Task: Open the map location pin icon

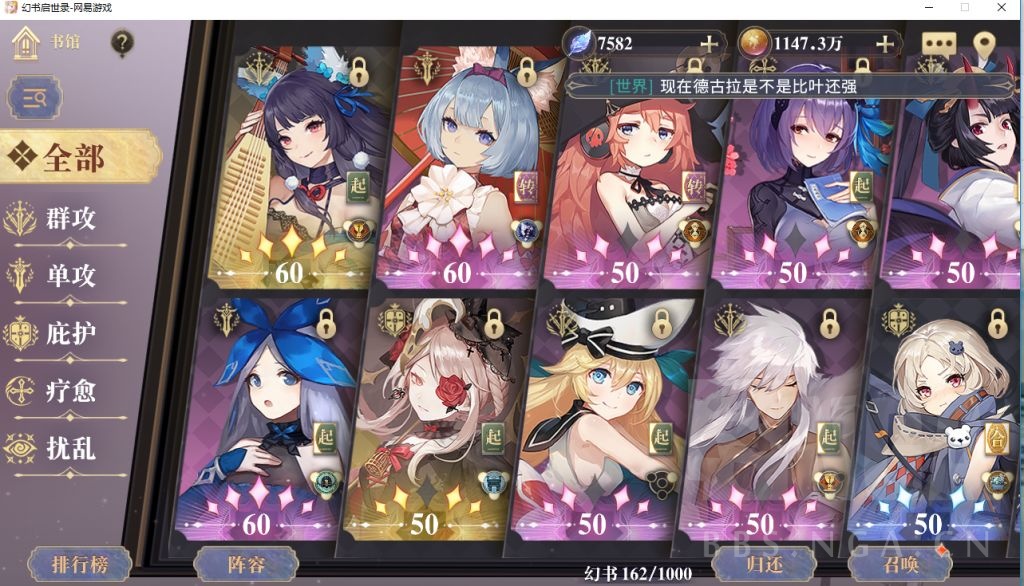Action: pyautogui.click(x=984, y=45)
